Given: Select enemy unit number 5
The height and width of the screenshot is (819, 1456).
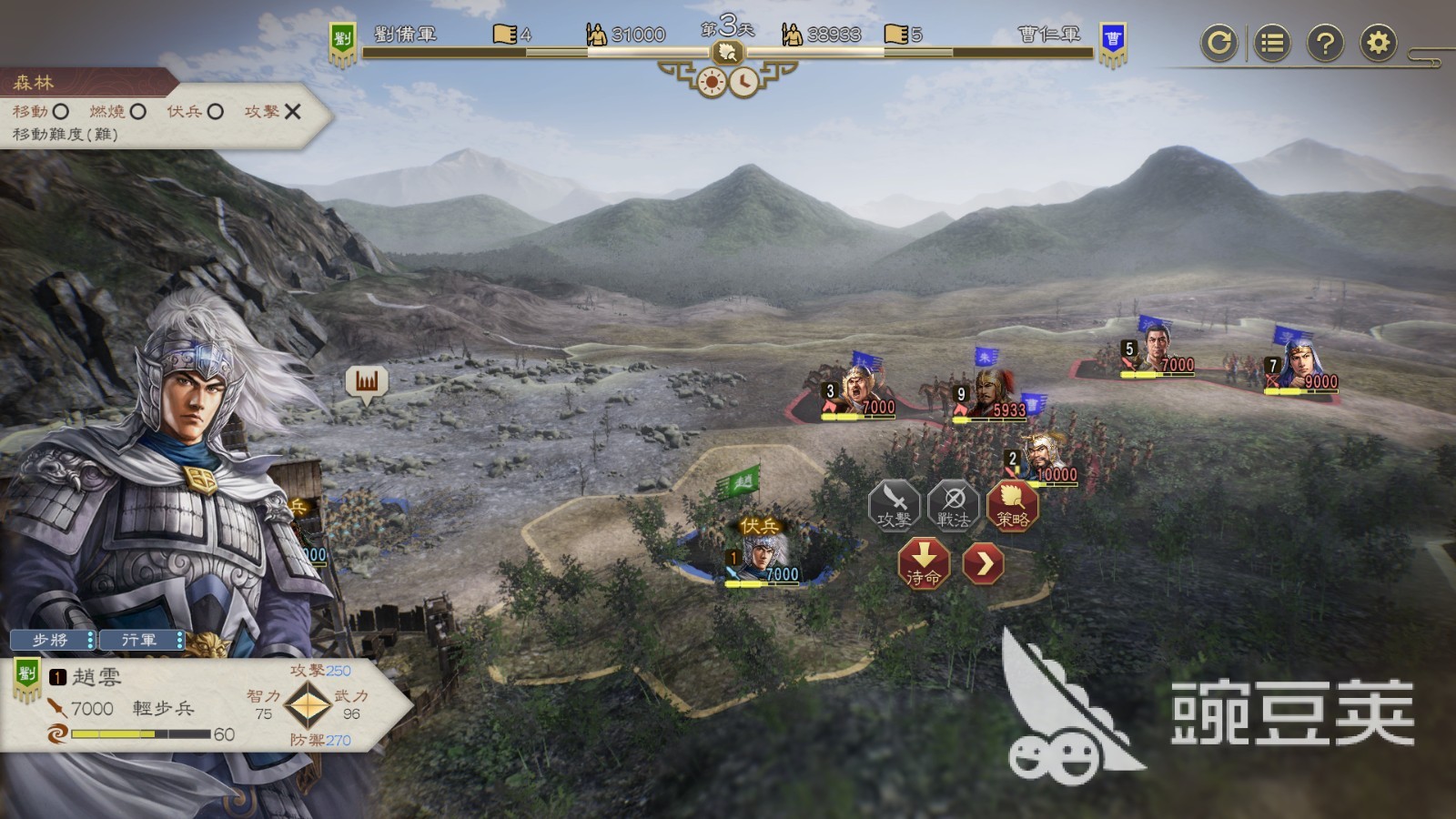Looking at the screenshot, I should coord(1156,350).
